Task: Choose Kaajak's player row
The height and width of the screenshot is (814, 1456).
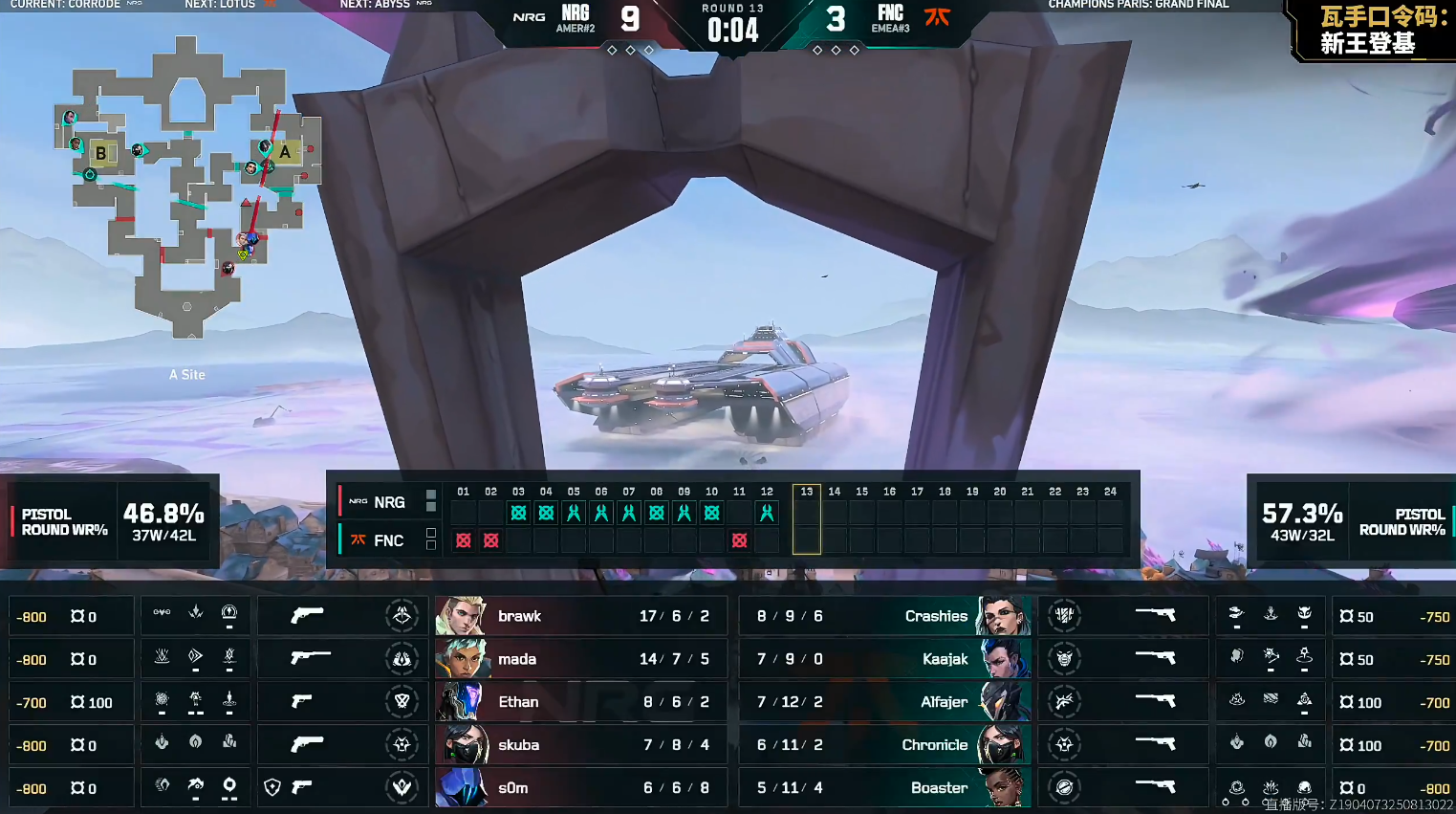Action: click(x=884, y=659)
